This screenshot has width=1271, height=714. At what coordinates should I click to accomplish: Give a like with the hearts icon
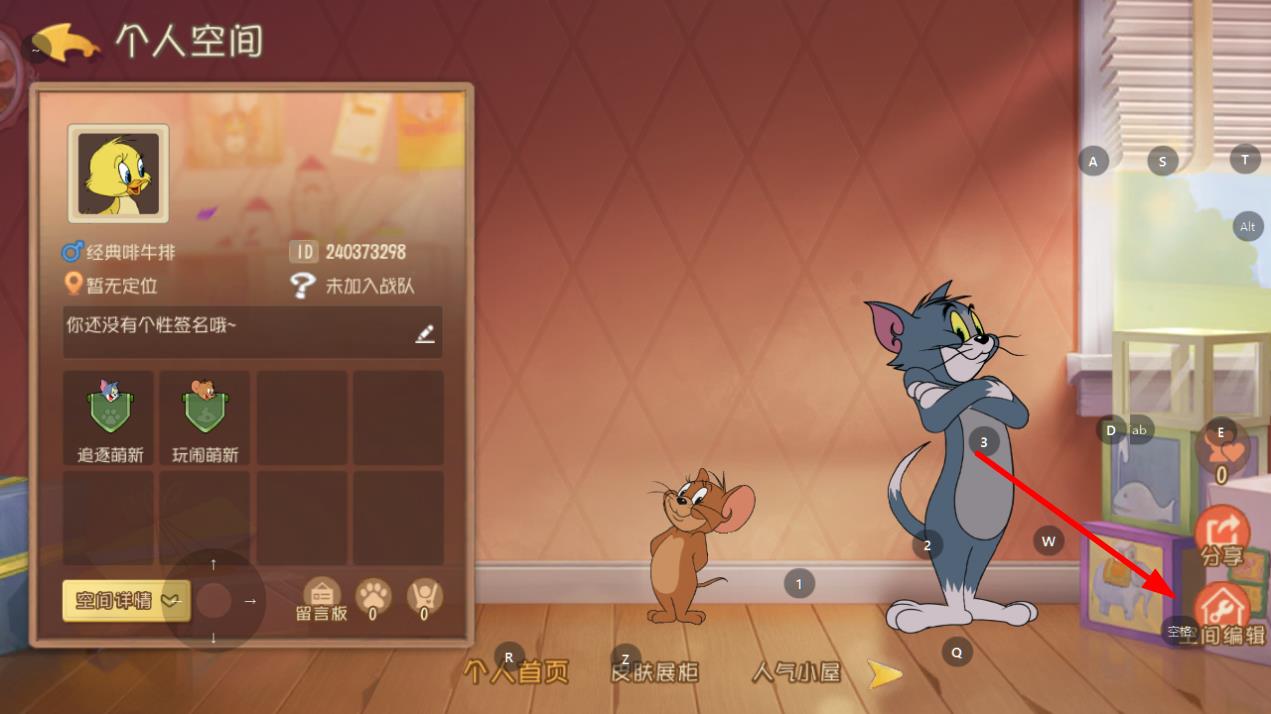point(1222,452)
